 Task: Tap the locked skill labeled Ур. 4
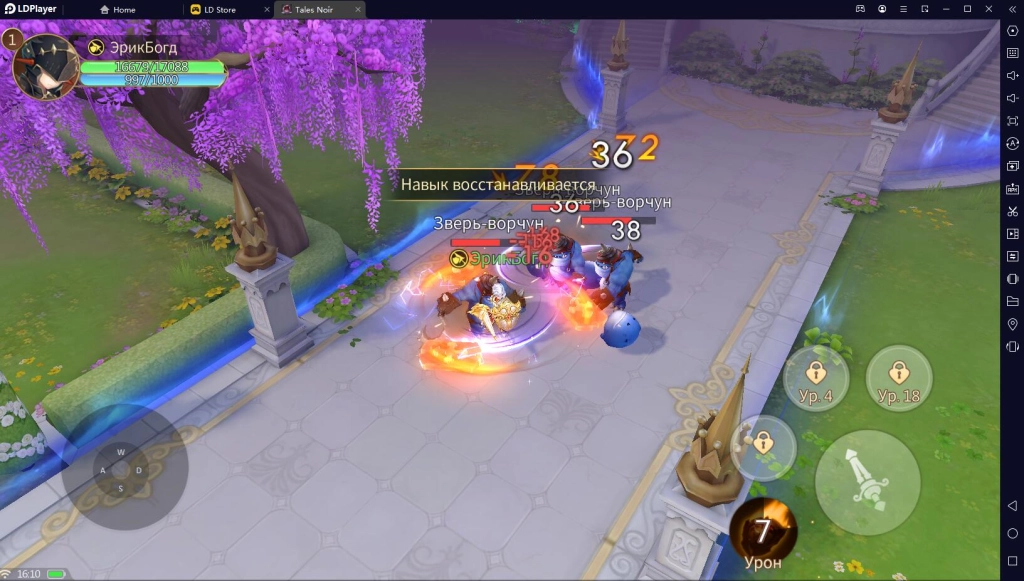816,378
